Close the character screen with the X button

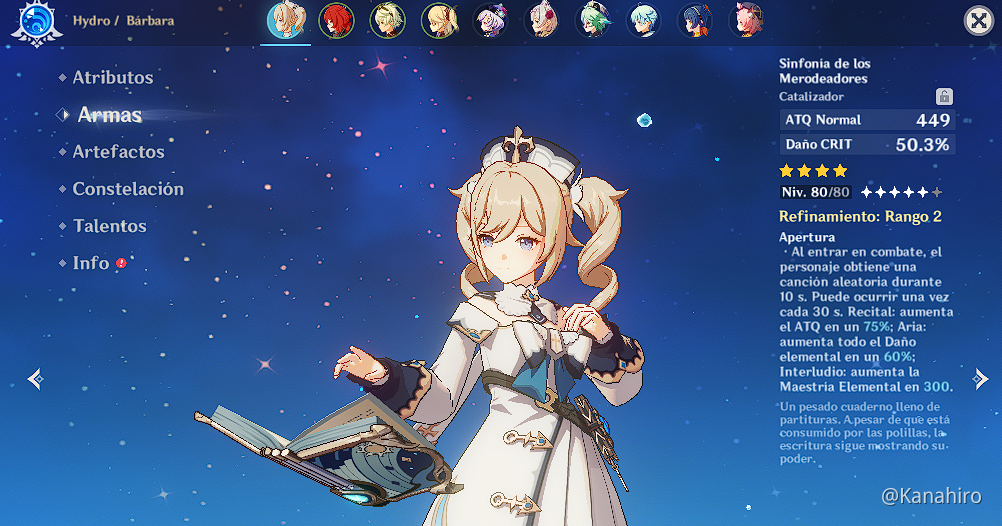(x=978, y=21)
